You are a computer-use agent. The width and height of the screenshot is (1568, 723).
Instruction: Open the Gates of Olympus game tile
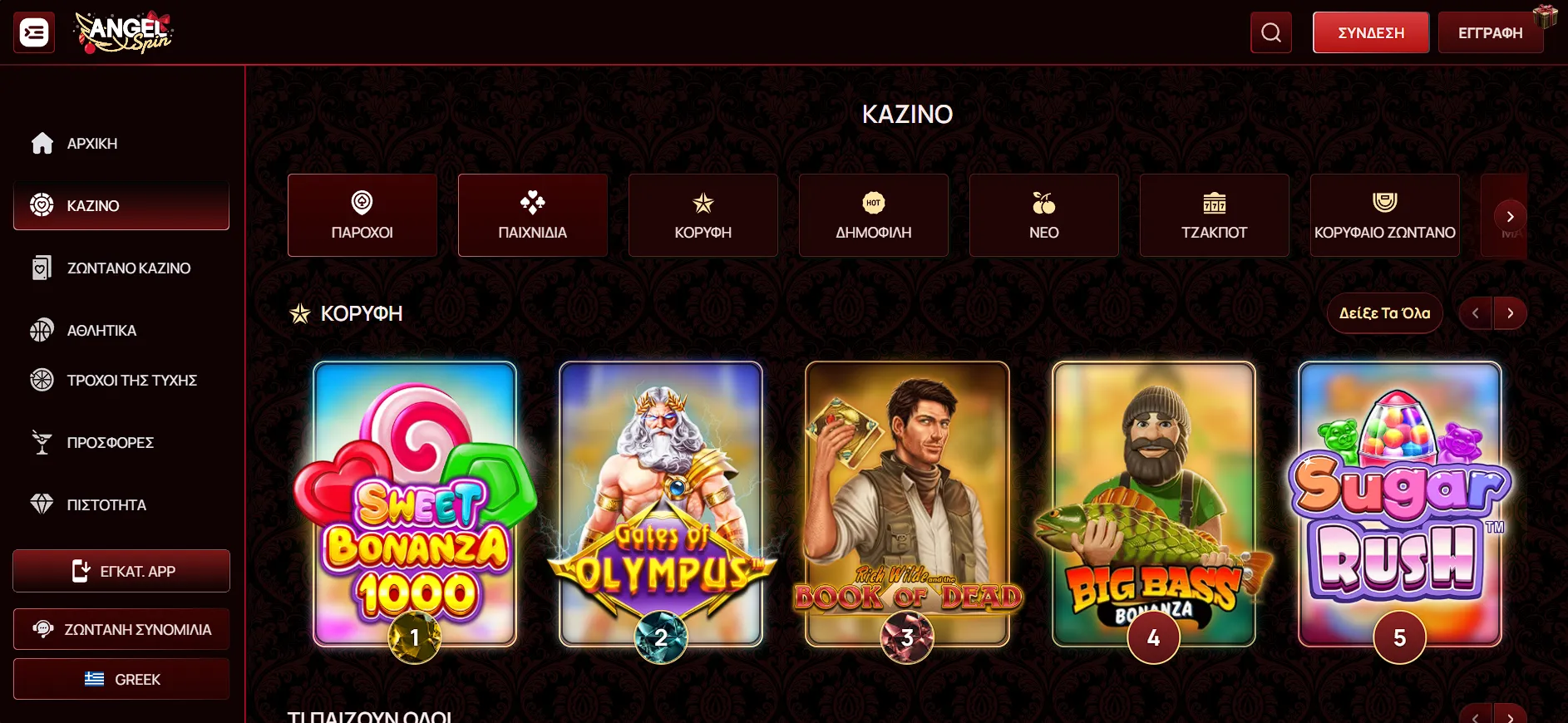point(661,503)
